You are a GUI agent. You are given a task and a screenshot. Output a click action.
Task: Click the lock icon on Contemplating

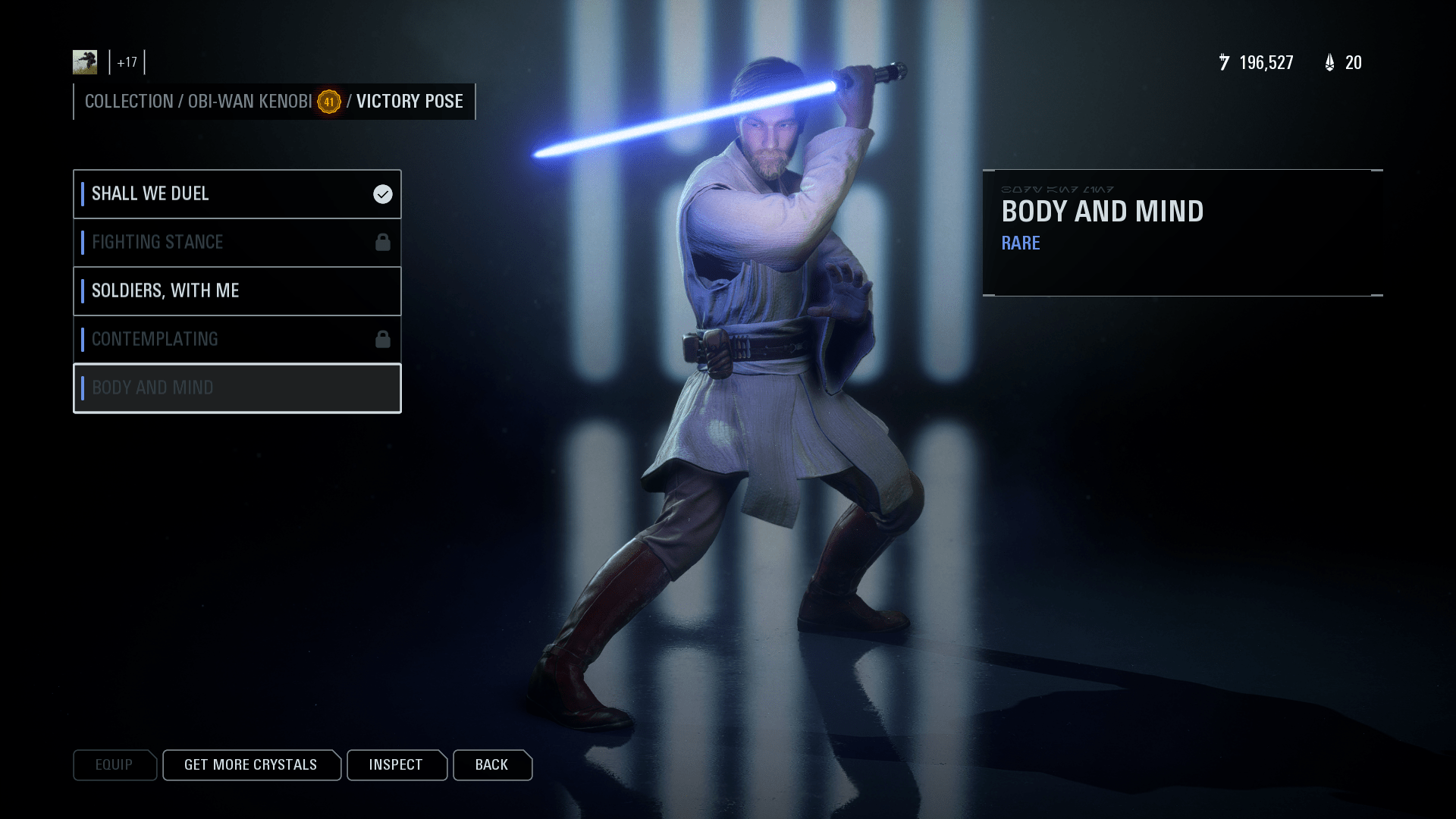(383, 339)
